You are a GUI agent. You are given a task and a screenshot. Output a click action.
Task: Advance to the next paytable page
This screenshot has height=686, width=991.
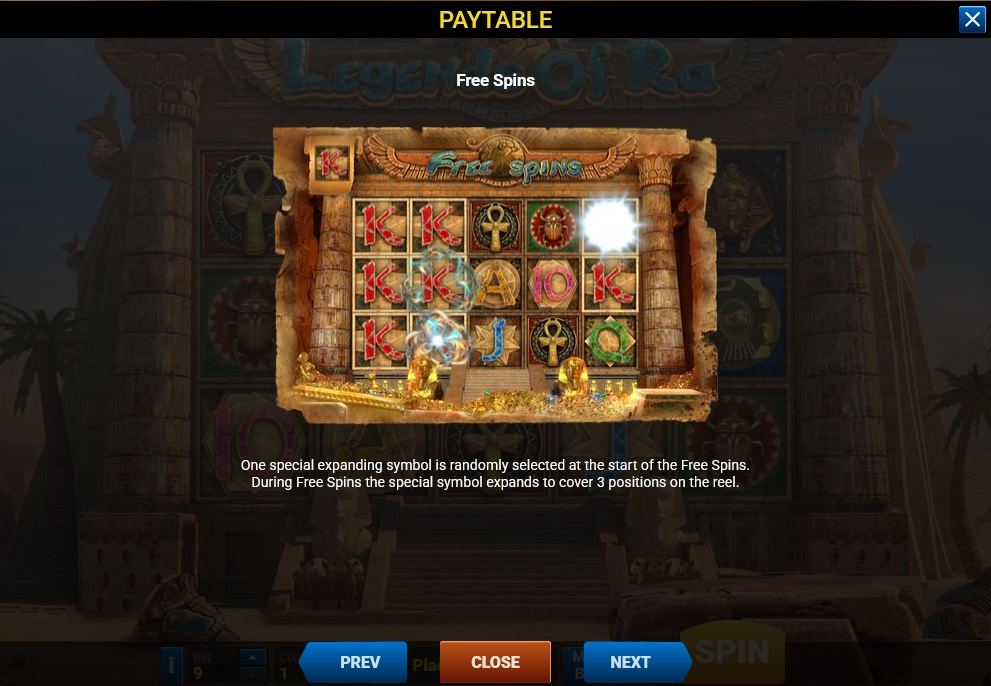pos(633,662)
